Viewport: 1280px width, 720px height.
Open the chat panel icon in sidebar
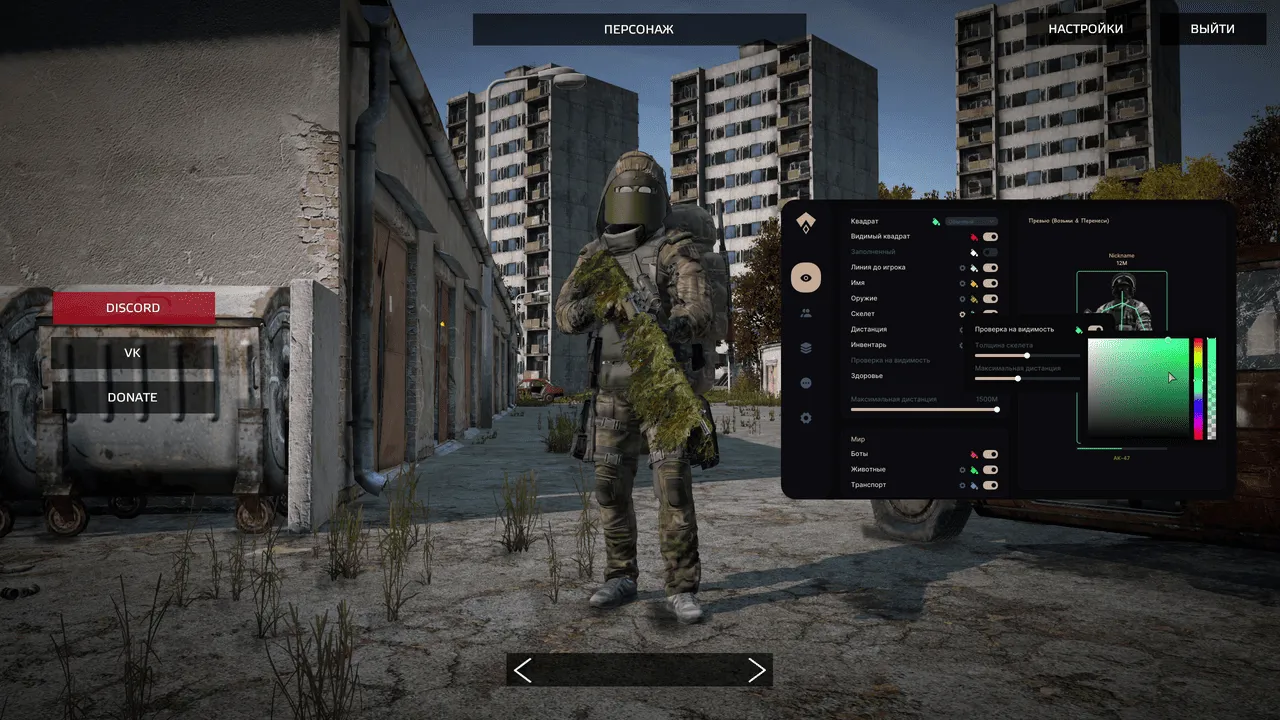coord(806,383)
